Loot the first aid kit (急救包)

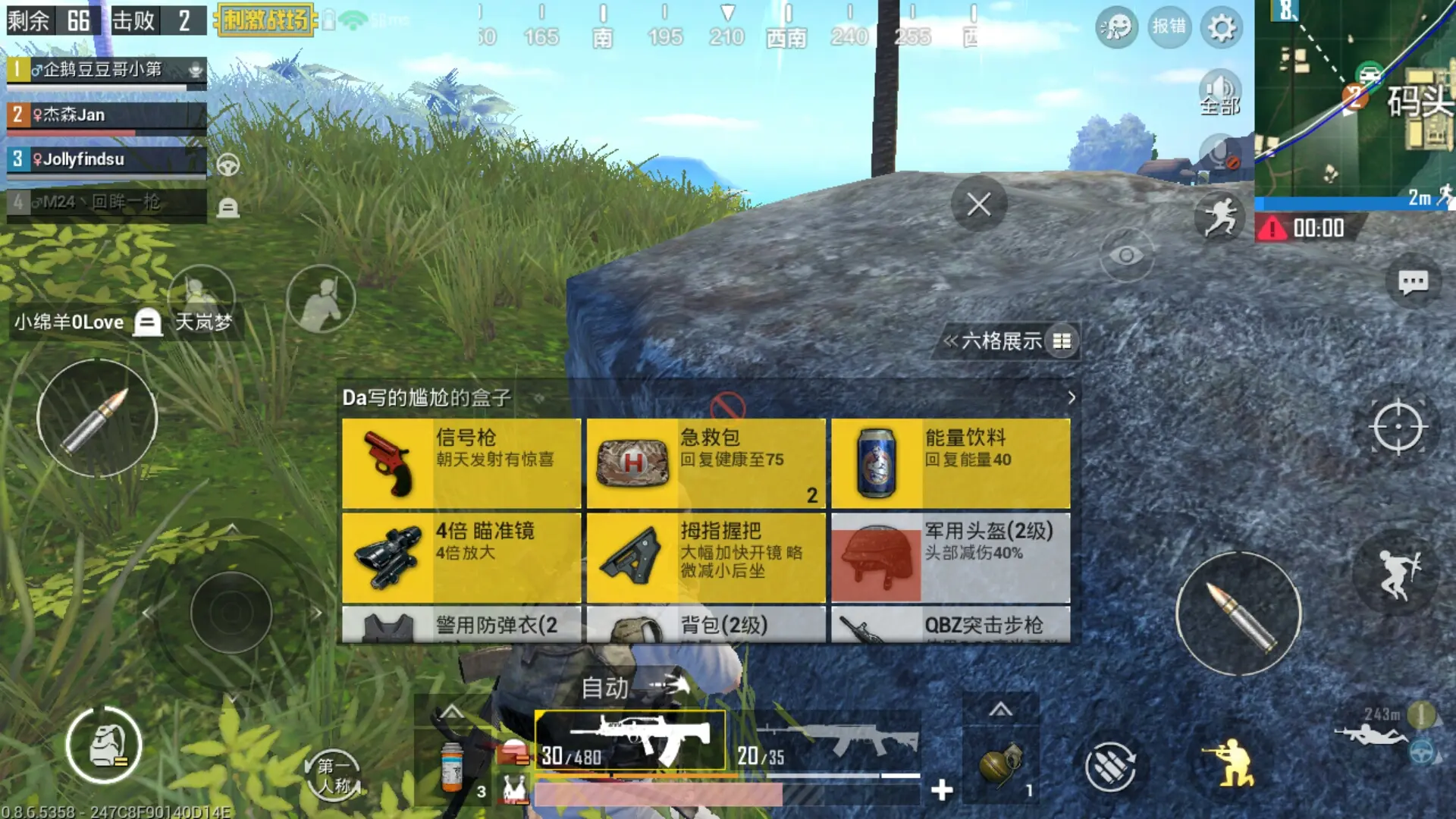click(705, 463)
